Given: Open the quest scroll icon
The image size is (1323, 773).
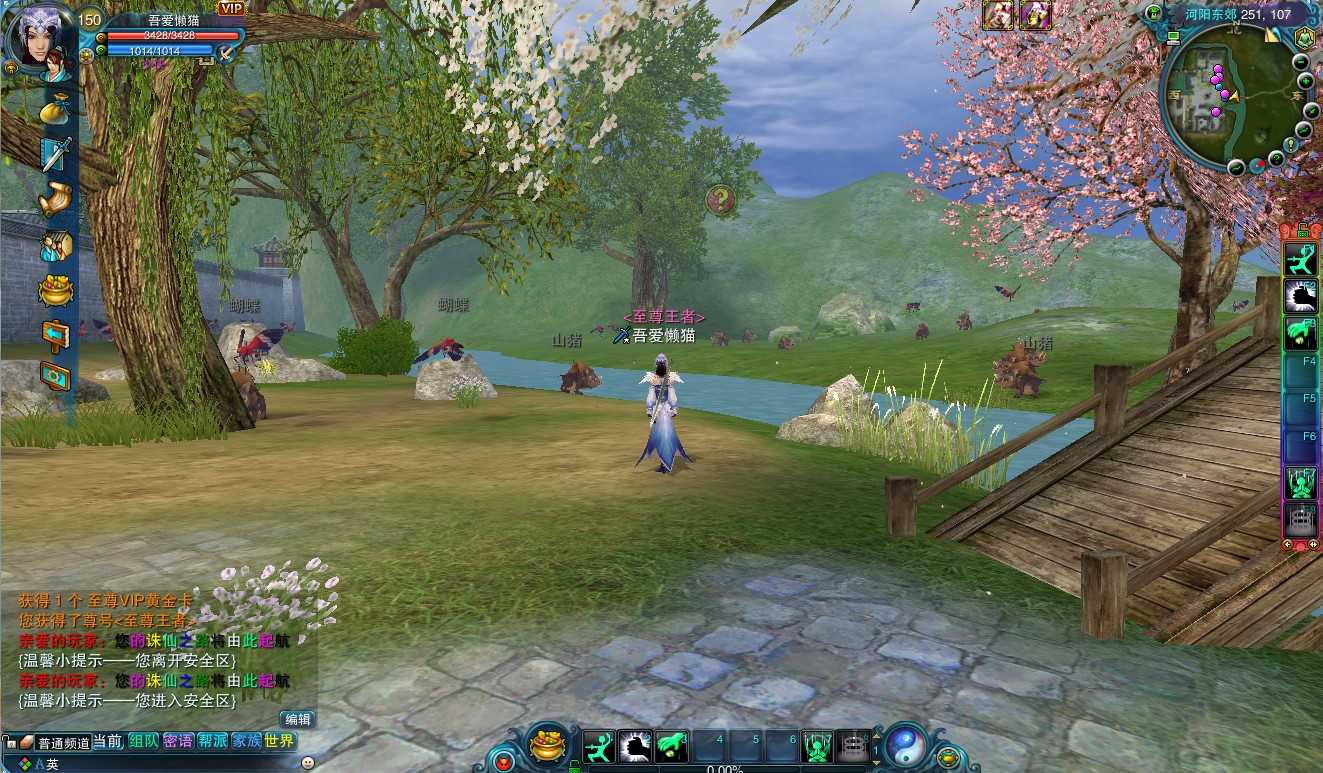Looking at the screenshot, I should coord(55,199).
